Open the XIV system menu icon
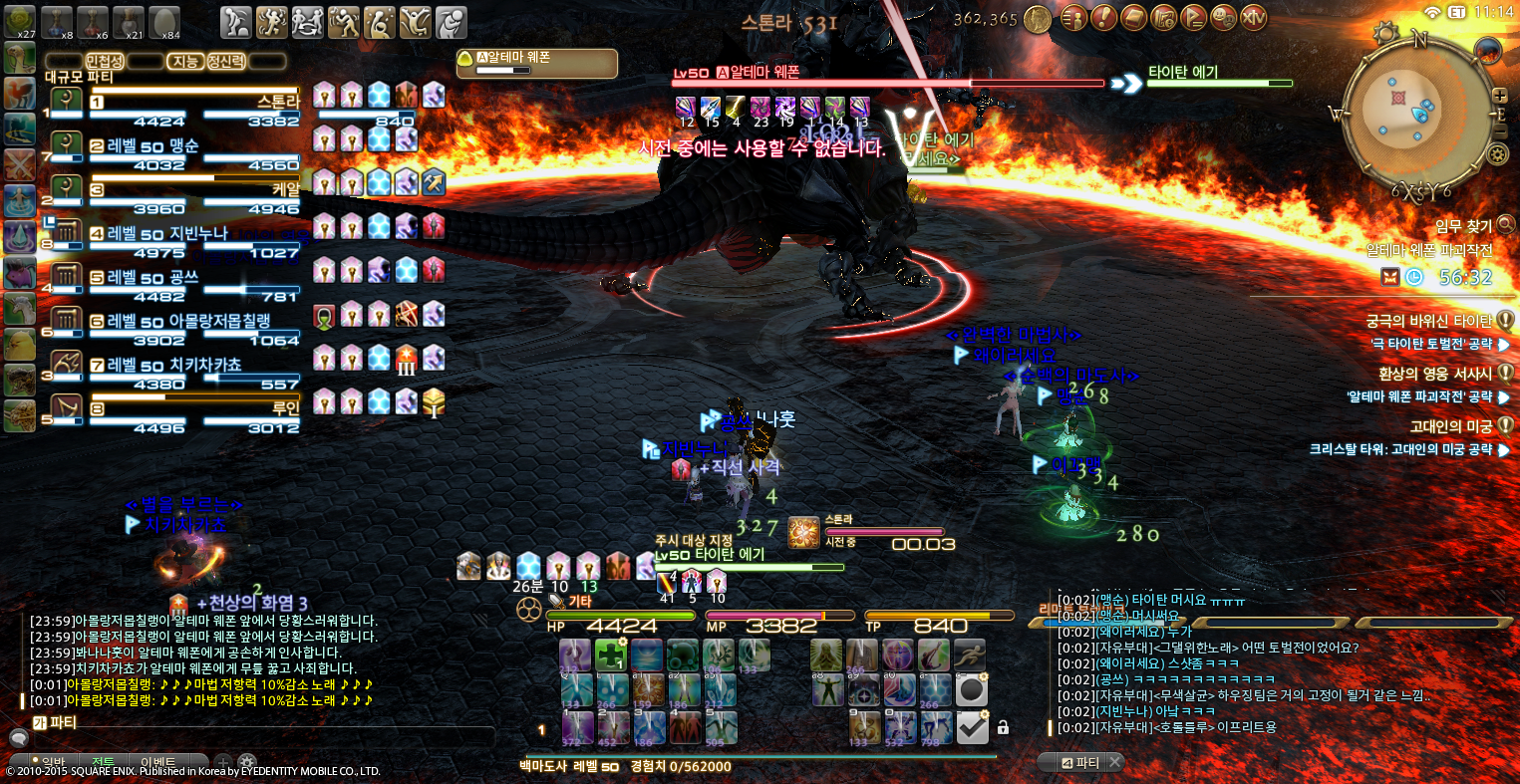The height and width of the screenshot is (784, 1520). [x=1253, y=17]
